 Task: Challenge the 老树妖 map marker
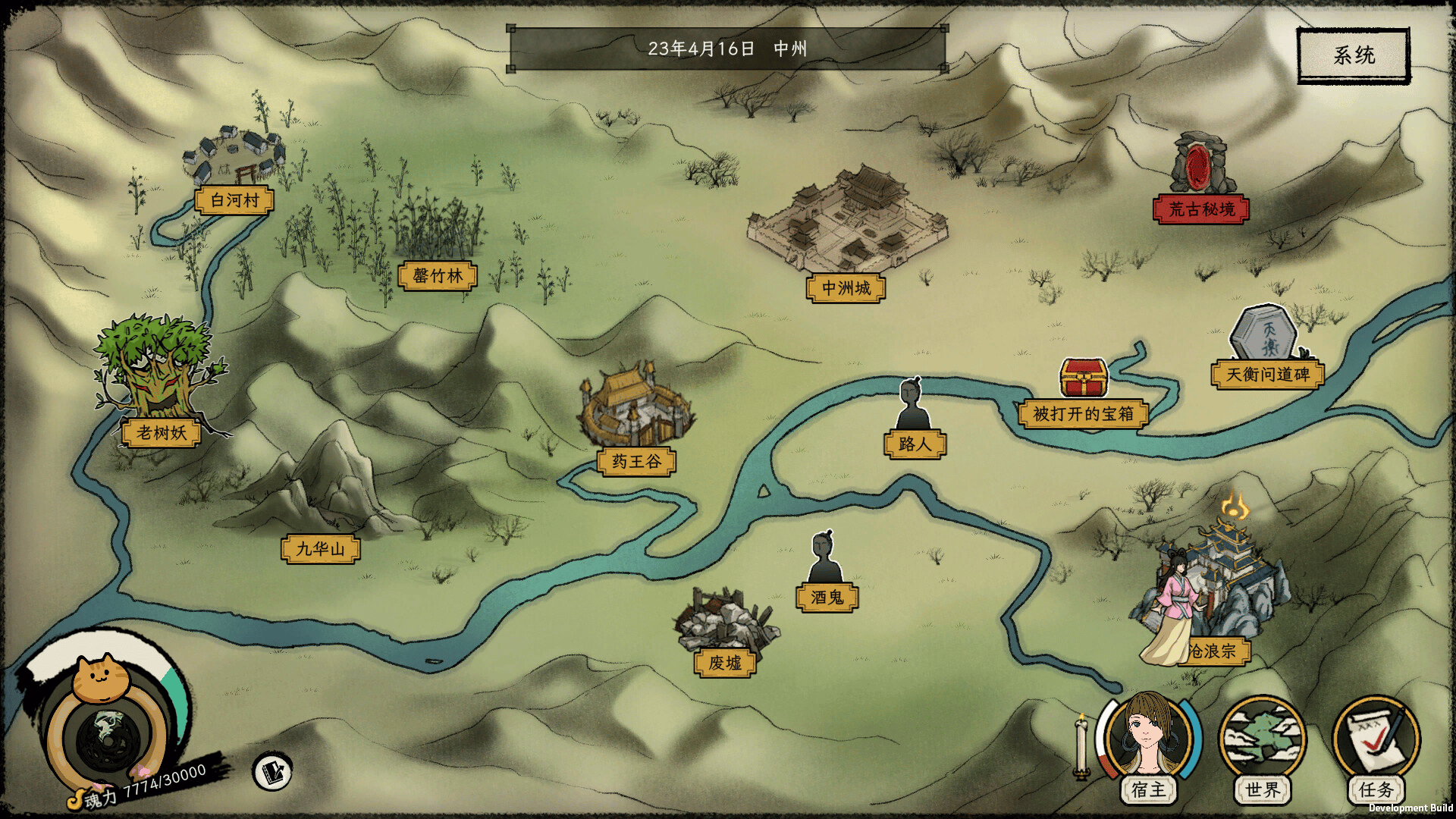point(161,432)
